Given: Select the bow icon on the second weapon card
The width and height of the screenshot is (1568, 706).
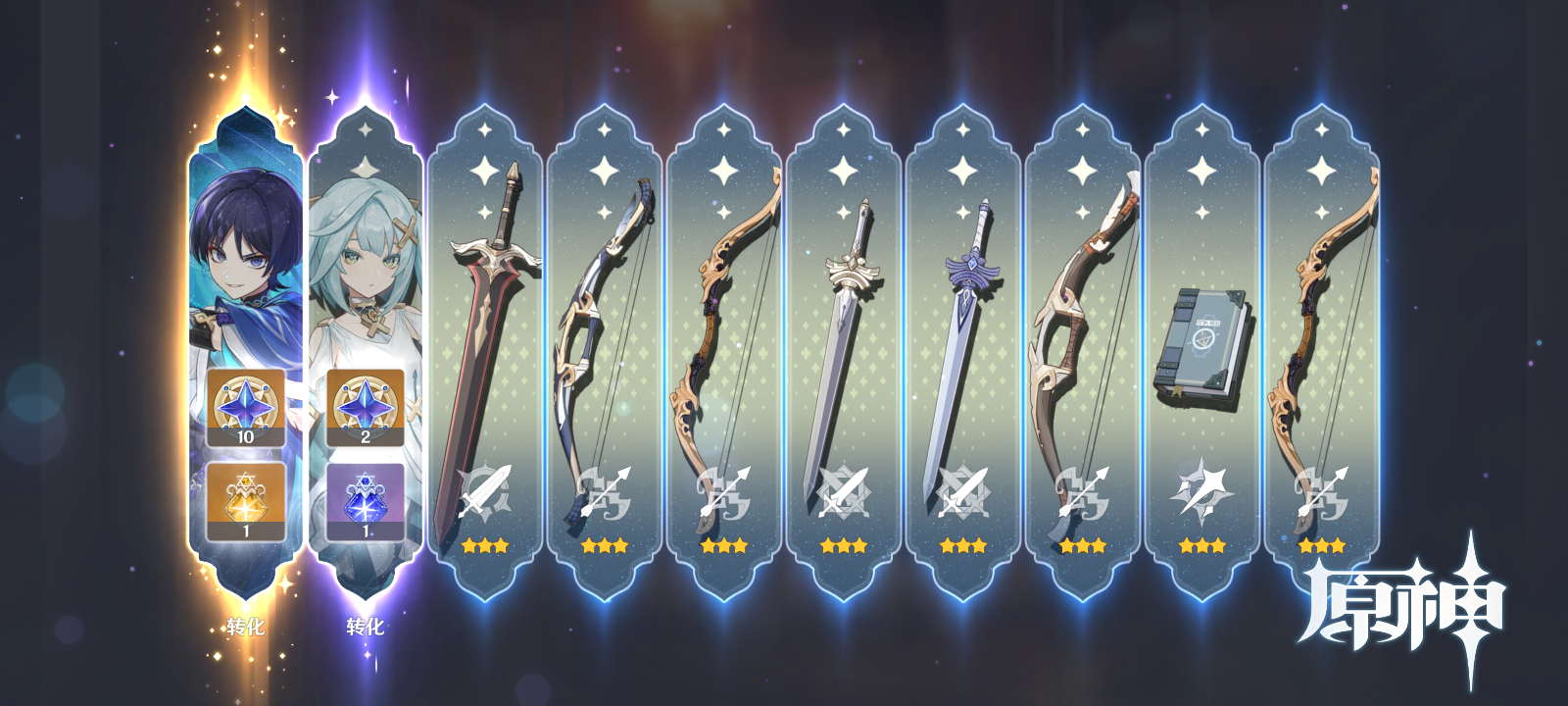Looking at the screenshot, I should [605, 490].
